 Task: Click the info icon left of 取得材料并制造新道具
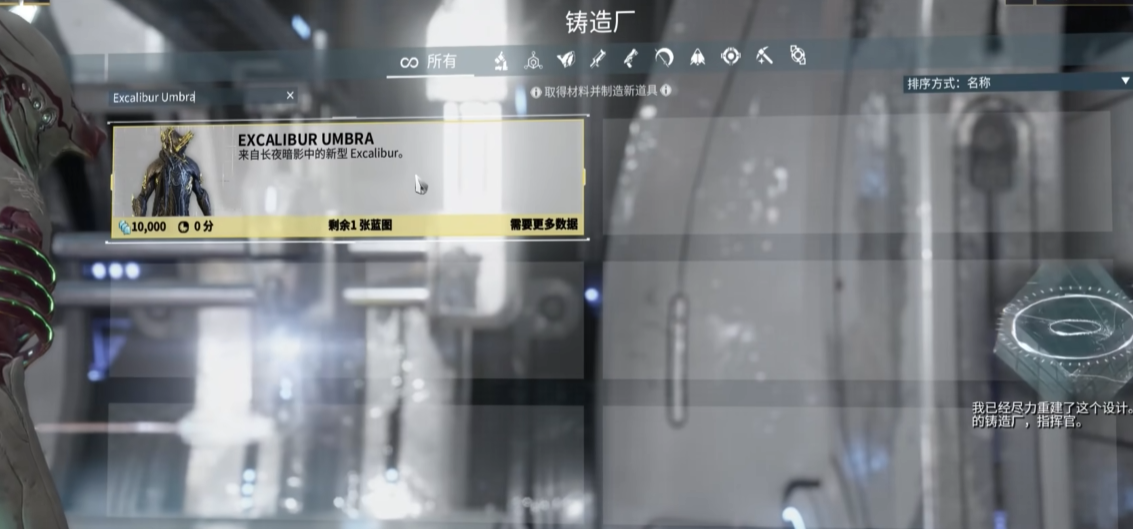[x=536, y=91]
